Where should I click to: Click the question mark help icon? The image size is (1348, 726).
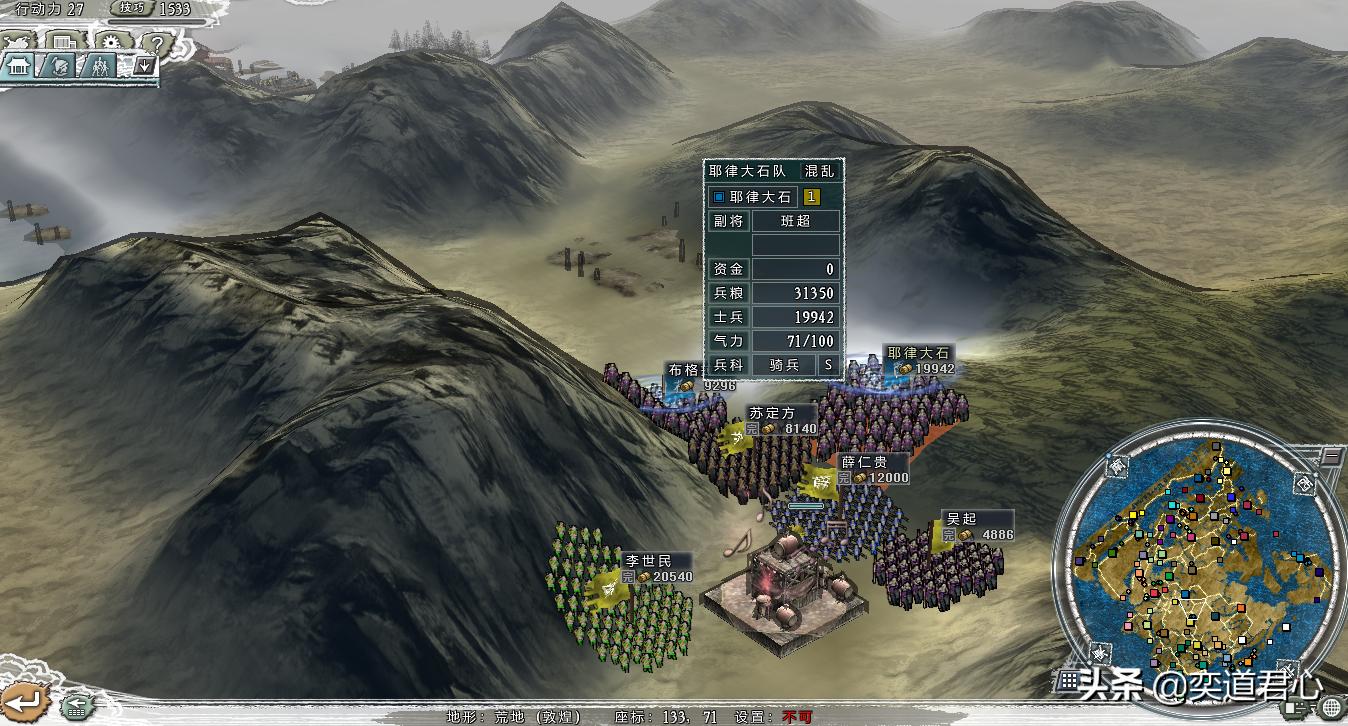(x=153, y=42)
